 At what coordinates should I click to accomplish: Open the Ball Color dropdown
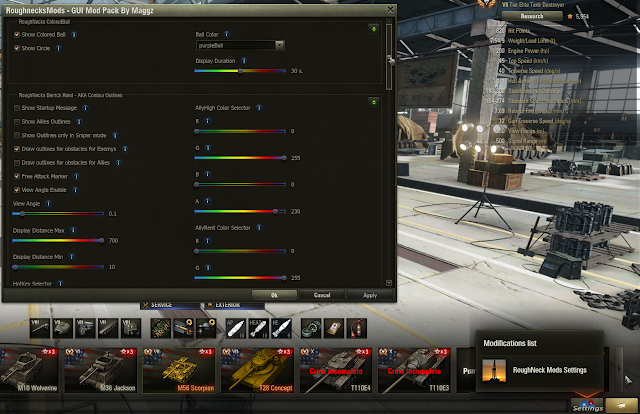coord(240,45)
